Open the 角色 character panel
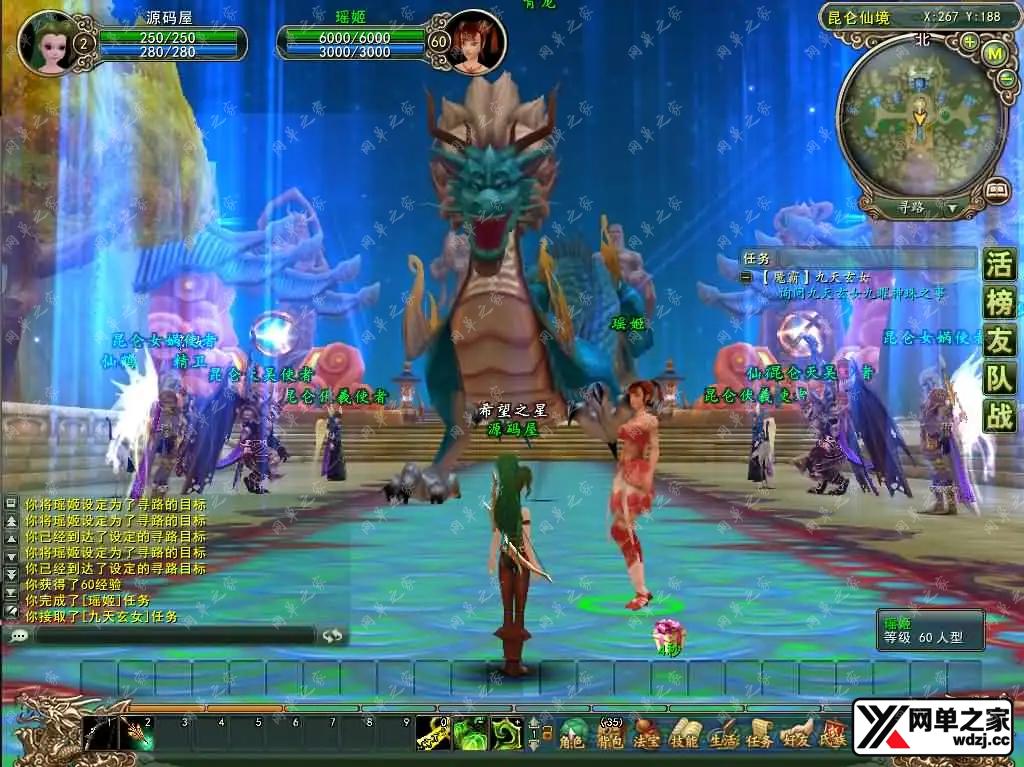 coord(572,734)
